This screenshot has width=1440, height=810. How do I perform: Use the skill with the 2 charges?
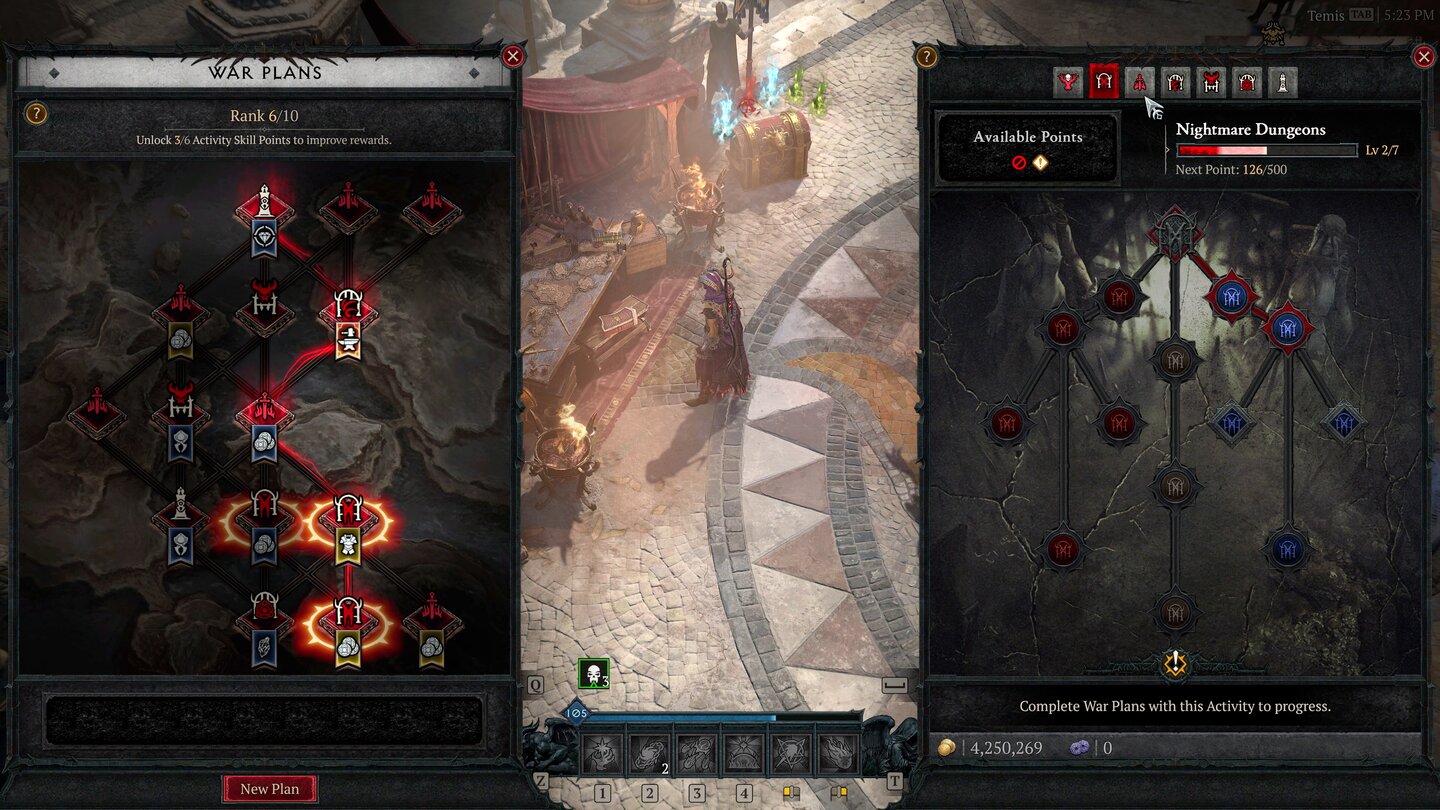pyautogui.click(x=650, y=753)
